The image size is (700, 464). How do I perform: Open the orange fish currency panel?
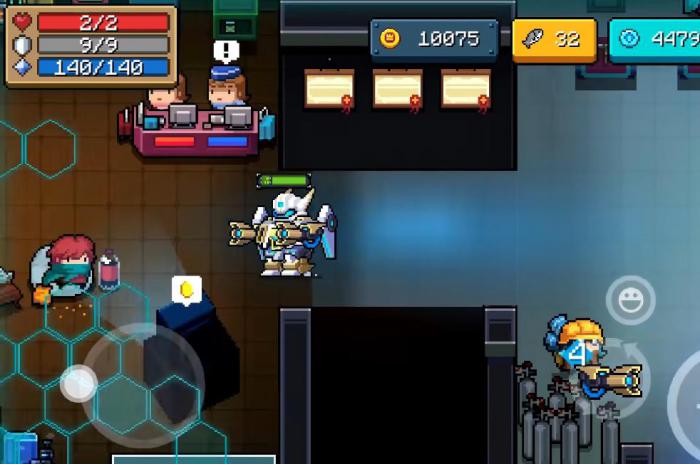click(x=554, y=40)
